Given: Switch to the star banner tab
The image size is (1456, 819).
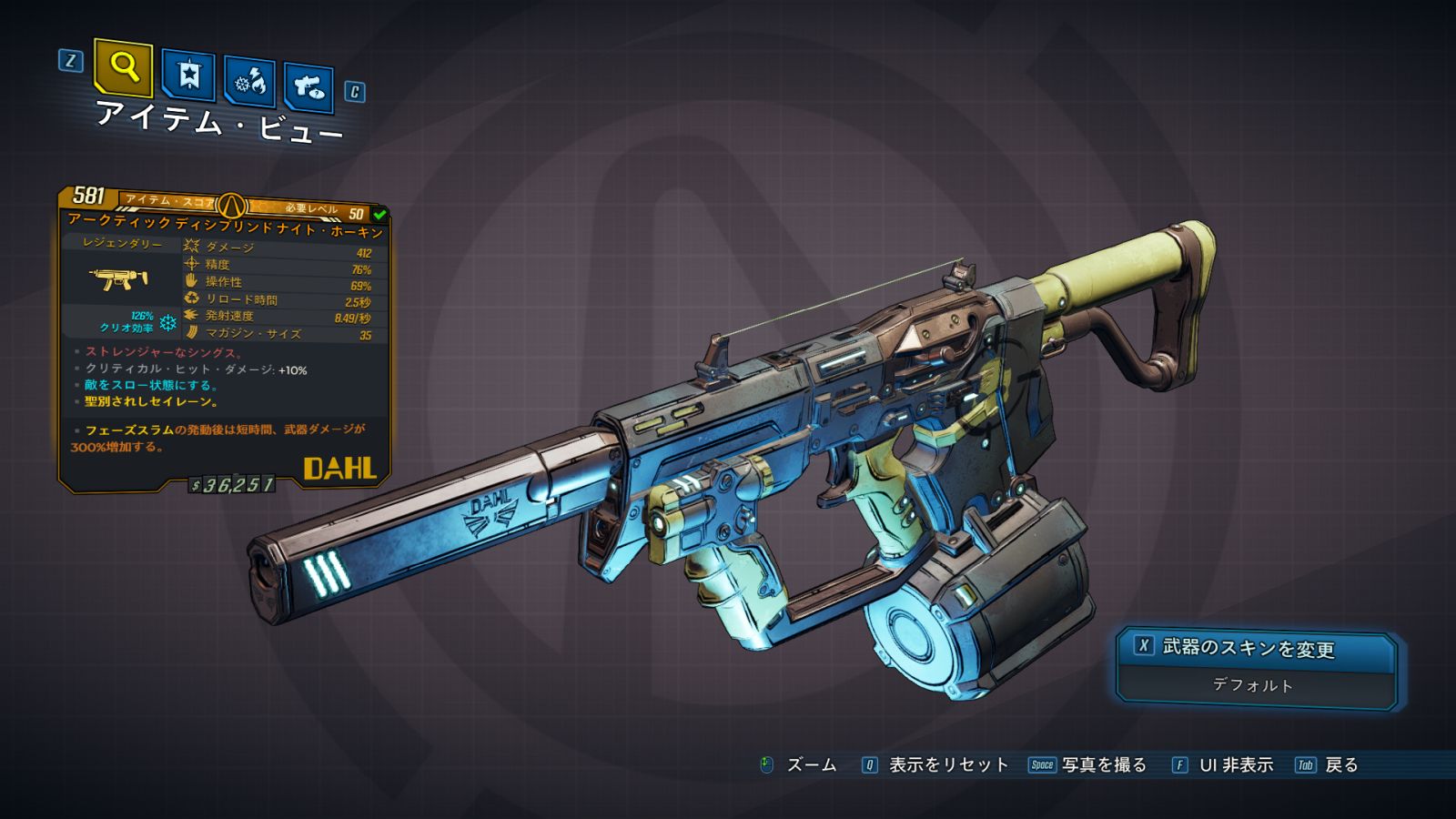Looking at the screenshot, I should pos(188,76).
